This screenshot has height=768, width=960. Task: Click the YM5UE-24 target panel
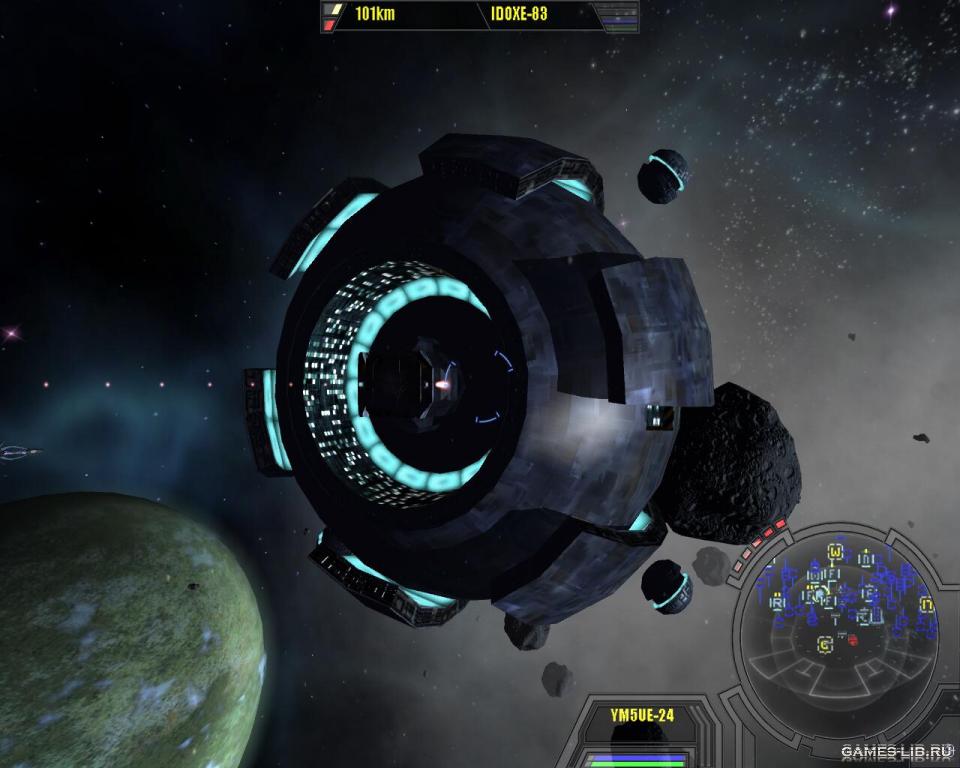[x=641, y=715]
